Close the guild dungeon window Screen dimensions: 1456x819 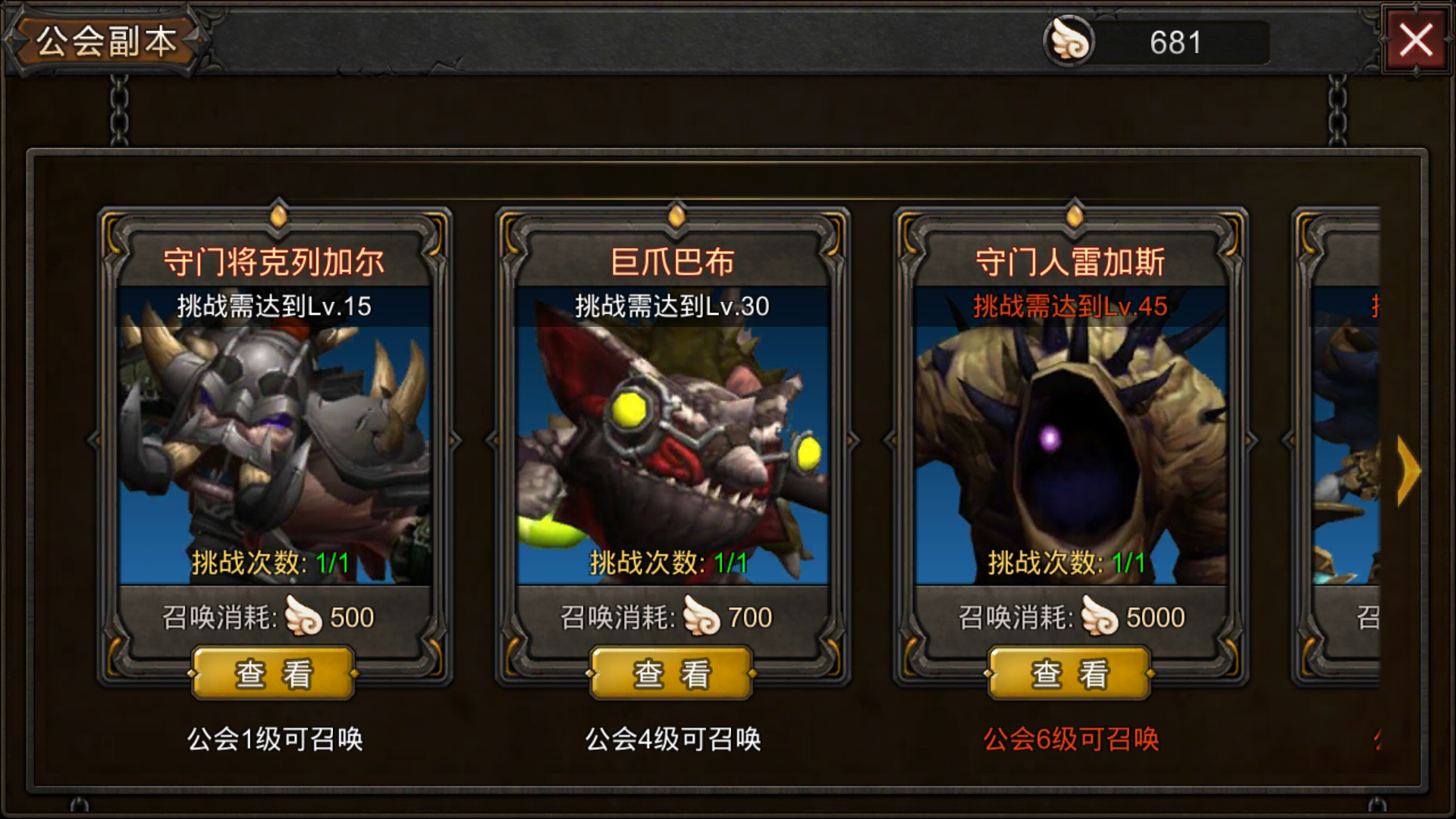[x=1415, y=40]
